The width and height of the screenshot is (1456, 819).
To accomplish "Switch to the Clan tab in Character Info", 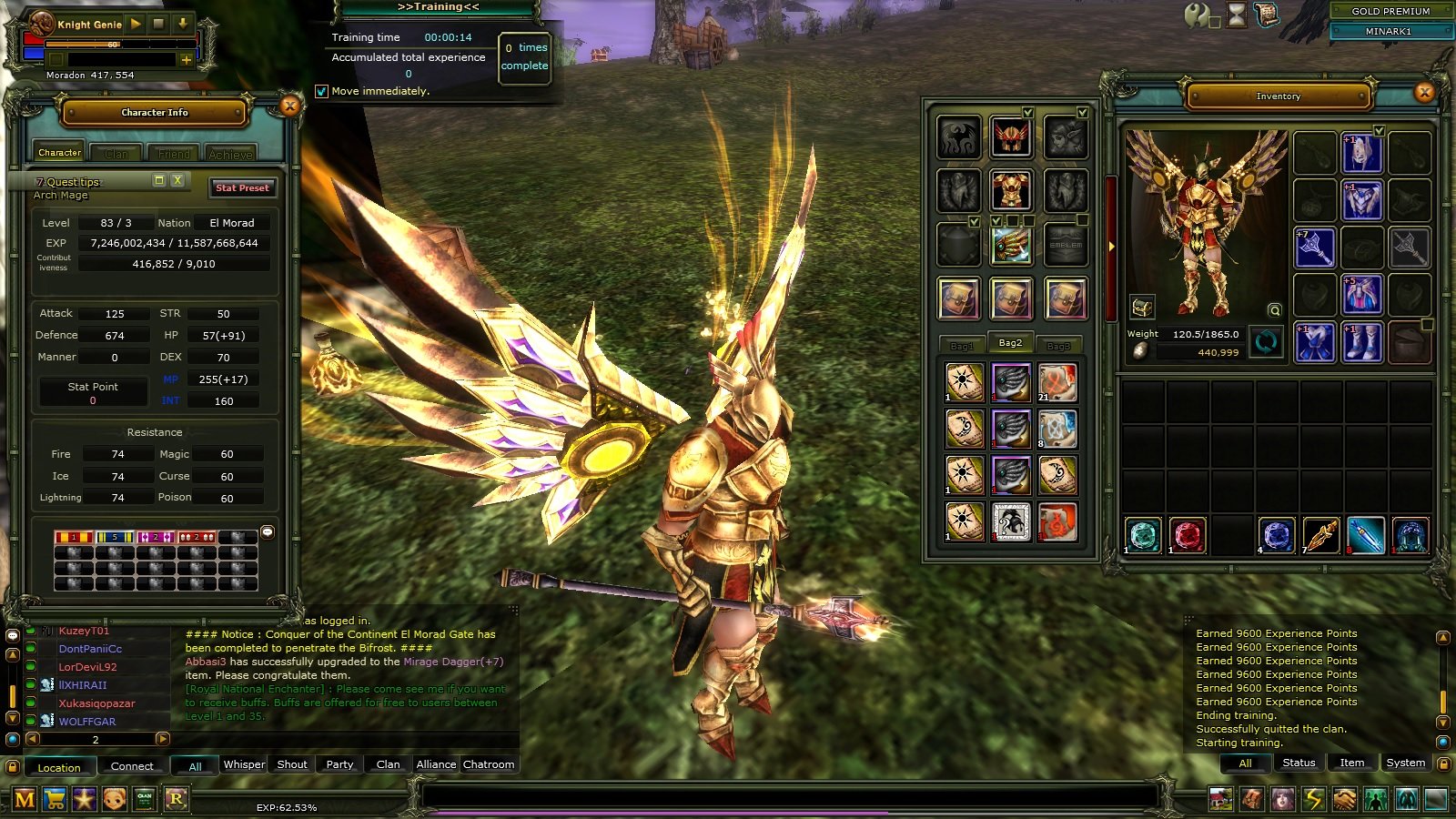I will tap(116, 152).
